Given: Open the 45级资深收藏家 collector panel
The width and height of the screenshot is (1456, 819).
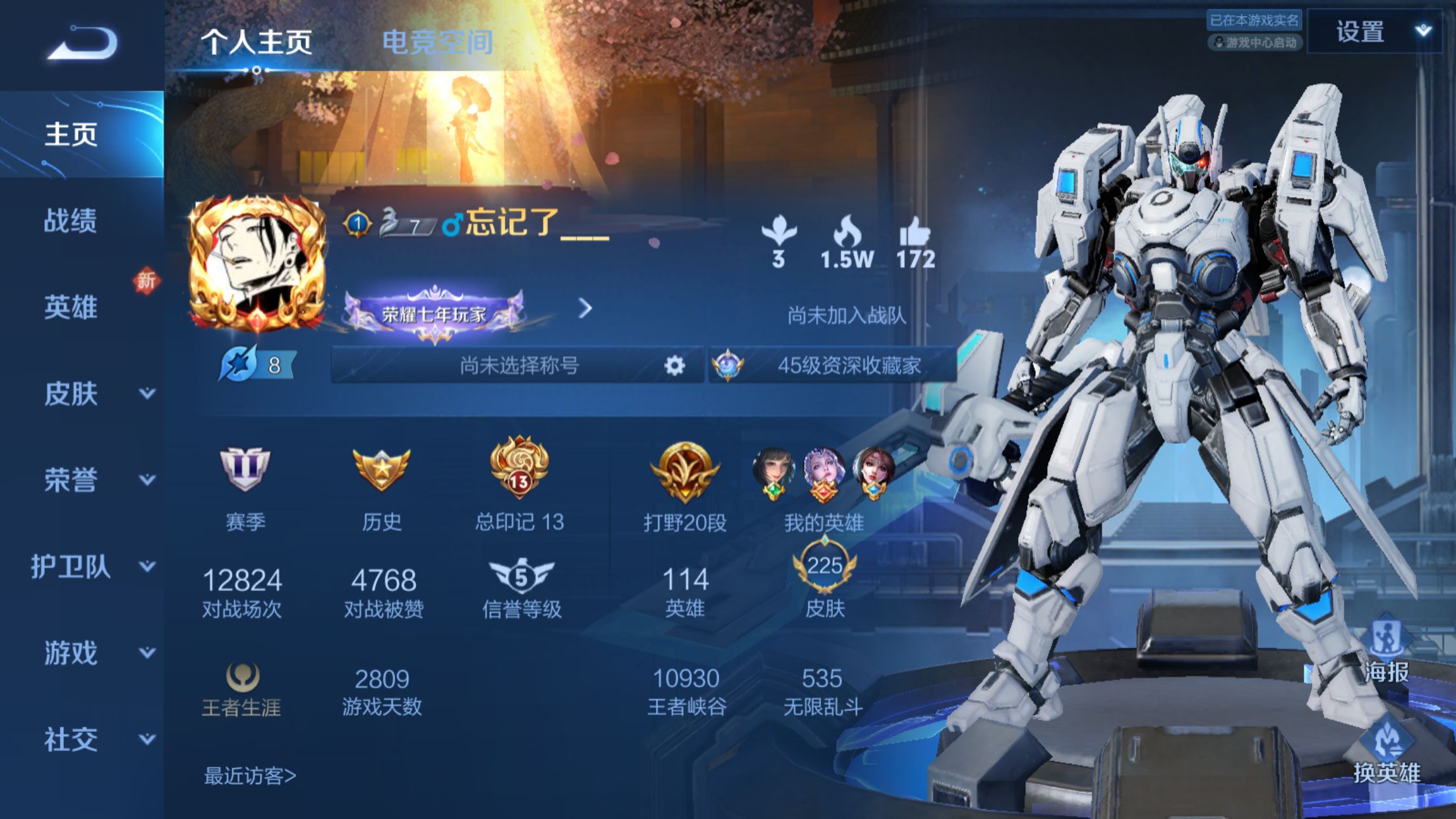Looking at the screenshot, I should (x=834, y=365).
